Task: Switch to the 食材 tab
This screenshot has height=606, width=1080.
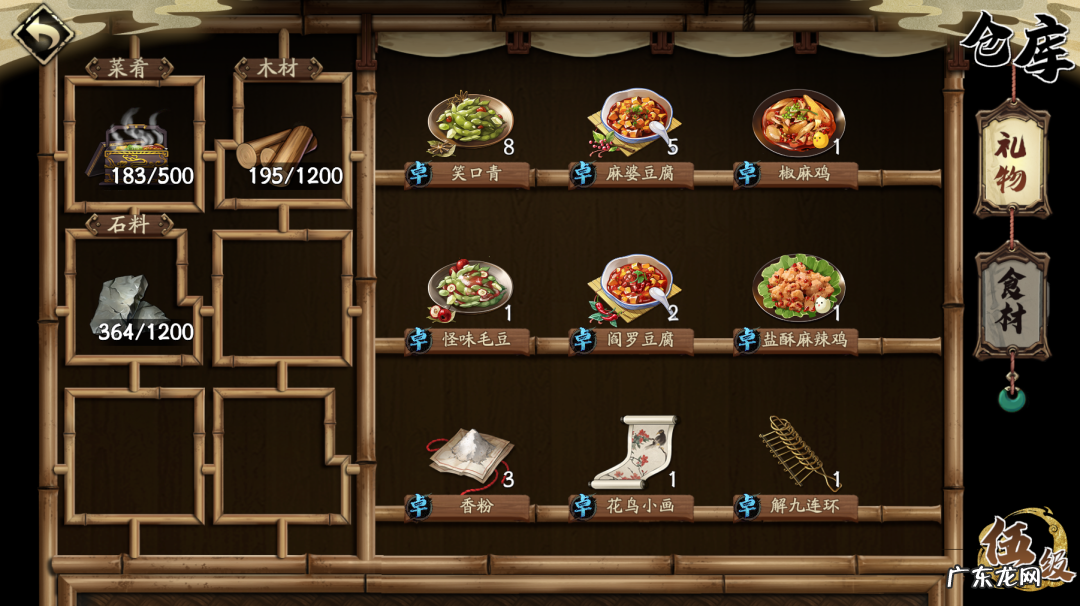Action: 1011,300
